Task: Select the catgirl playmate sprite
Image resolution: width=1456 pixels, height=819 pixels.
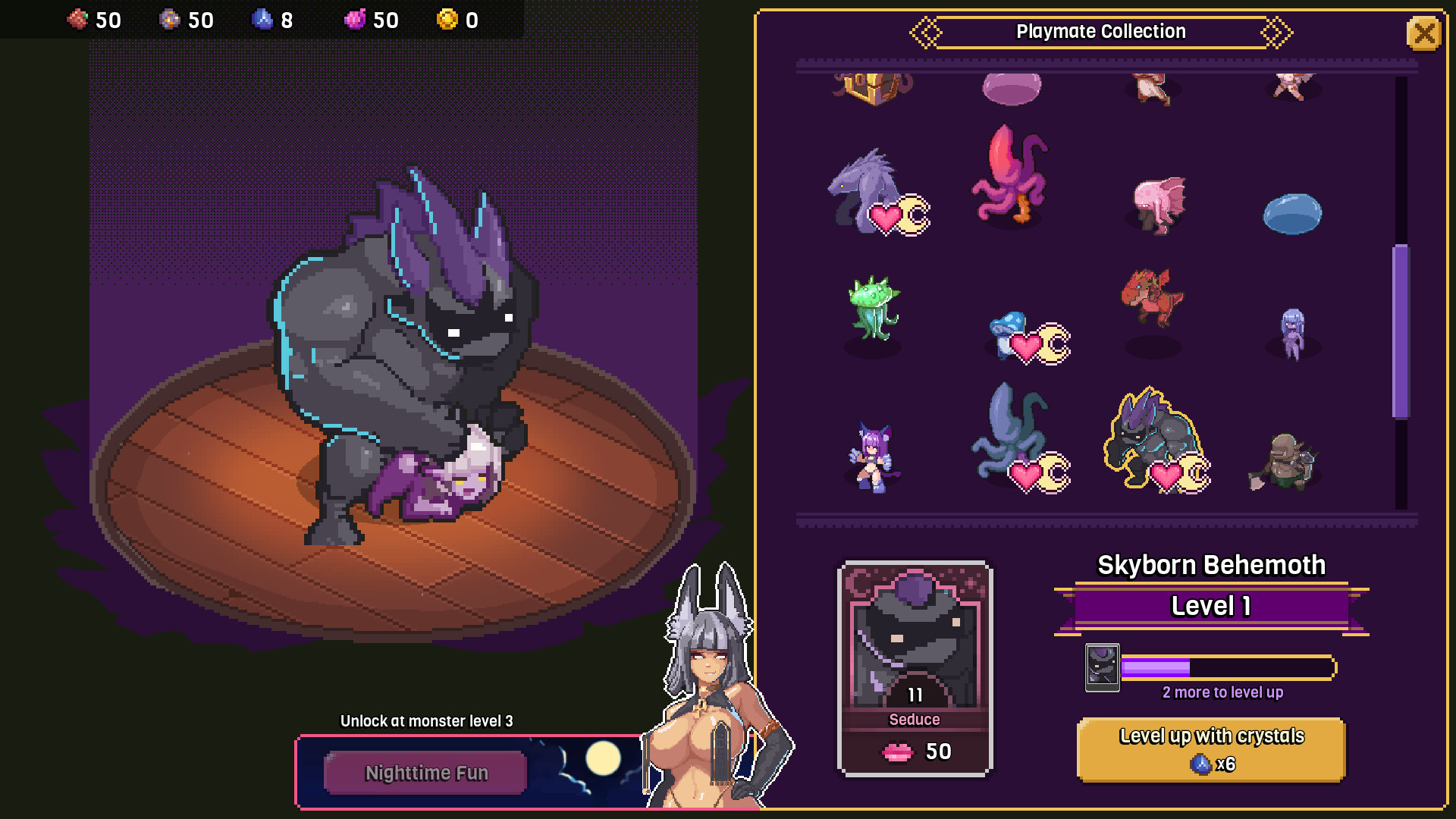Action: coord(872,455)
